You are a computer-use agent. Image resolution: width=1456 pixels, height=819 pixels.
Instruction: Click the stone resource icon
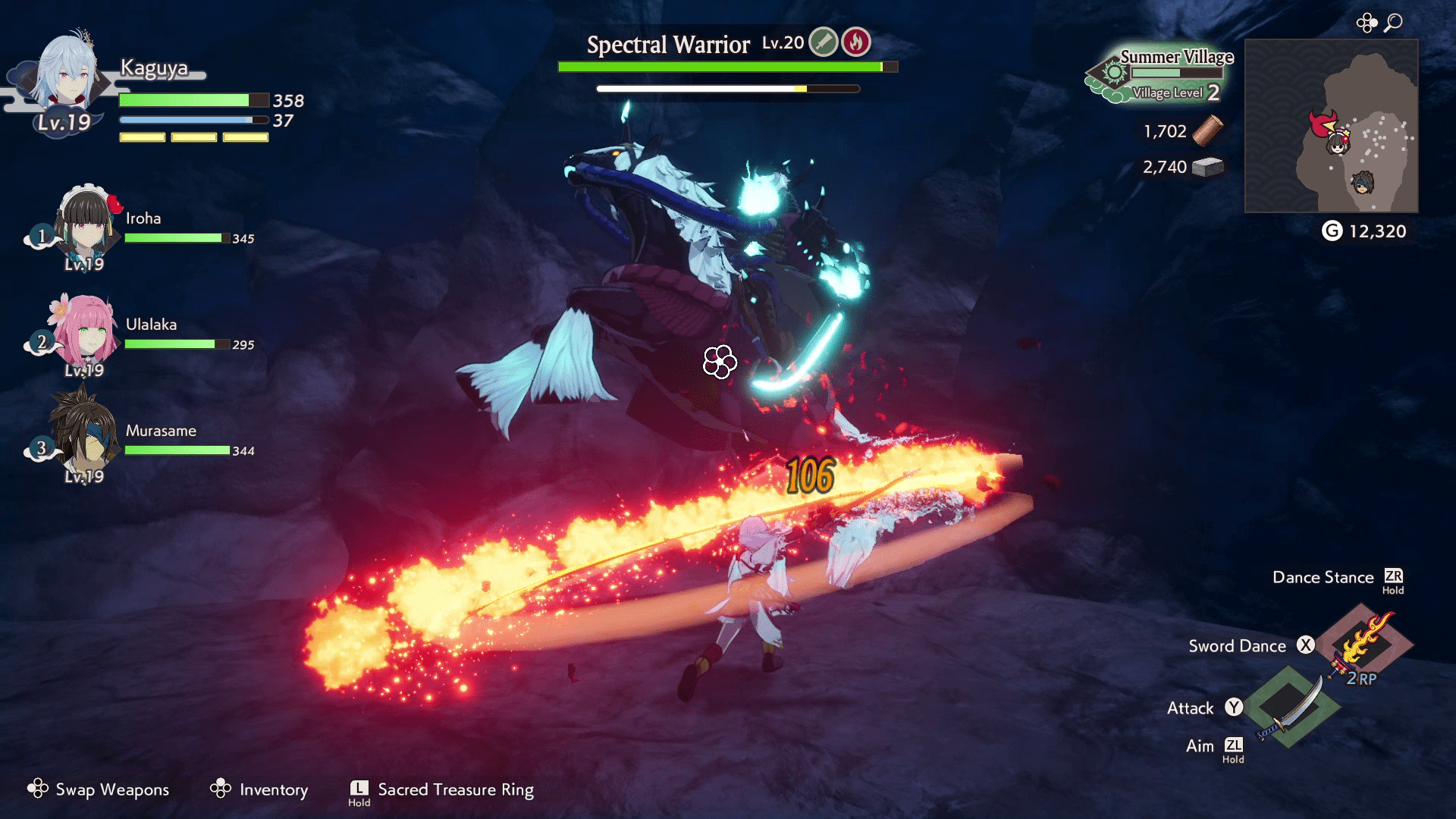(1207, 167)
